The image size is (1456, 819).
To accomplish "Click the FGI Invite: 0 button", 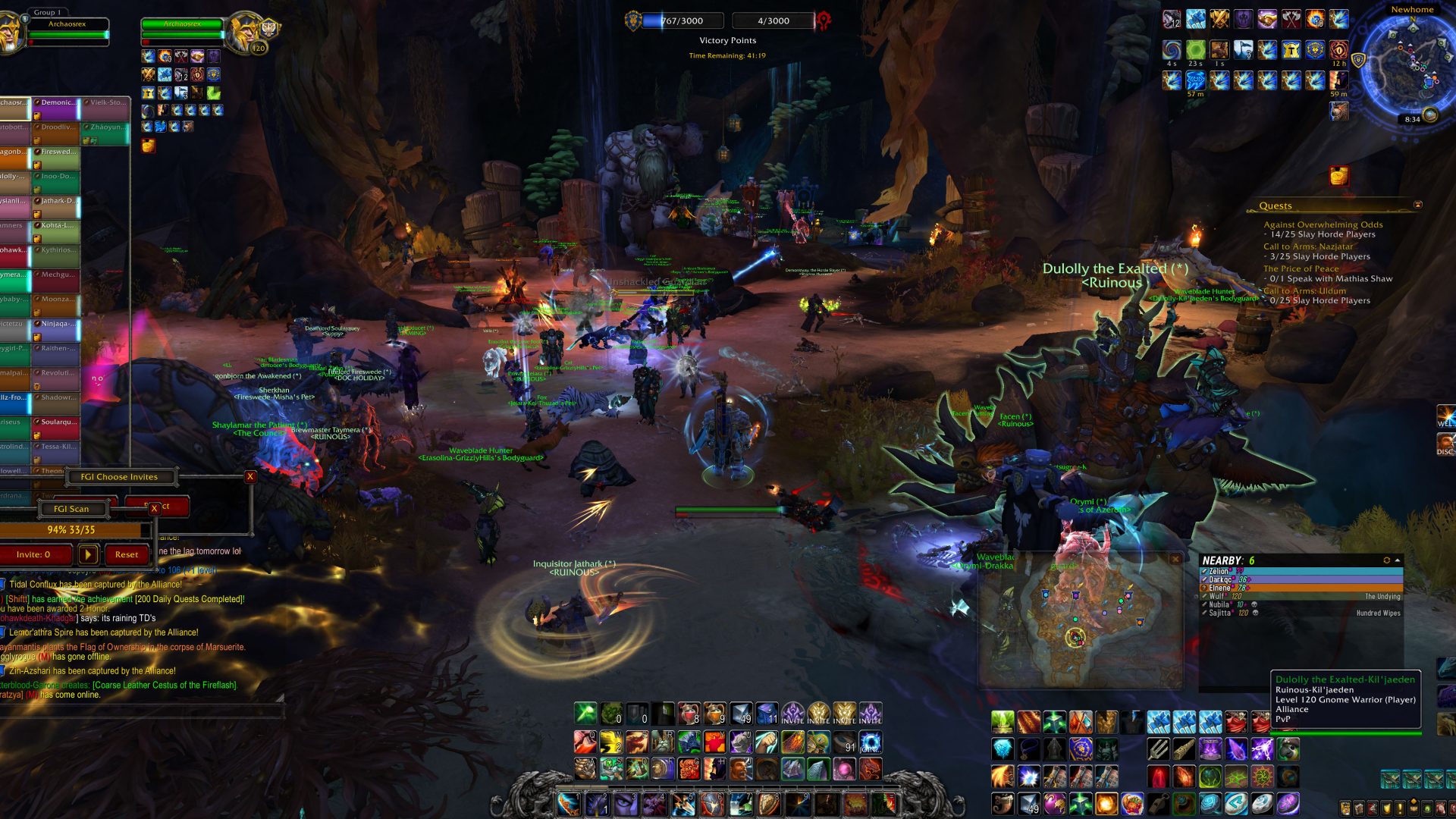I will (x=35, y=554).
